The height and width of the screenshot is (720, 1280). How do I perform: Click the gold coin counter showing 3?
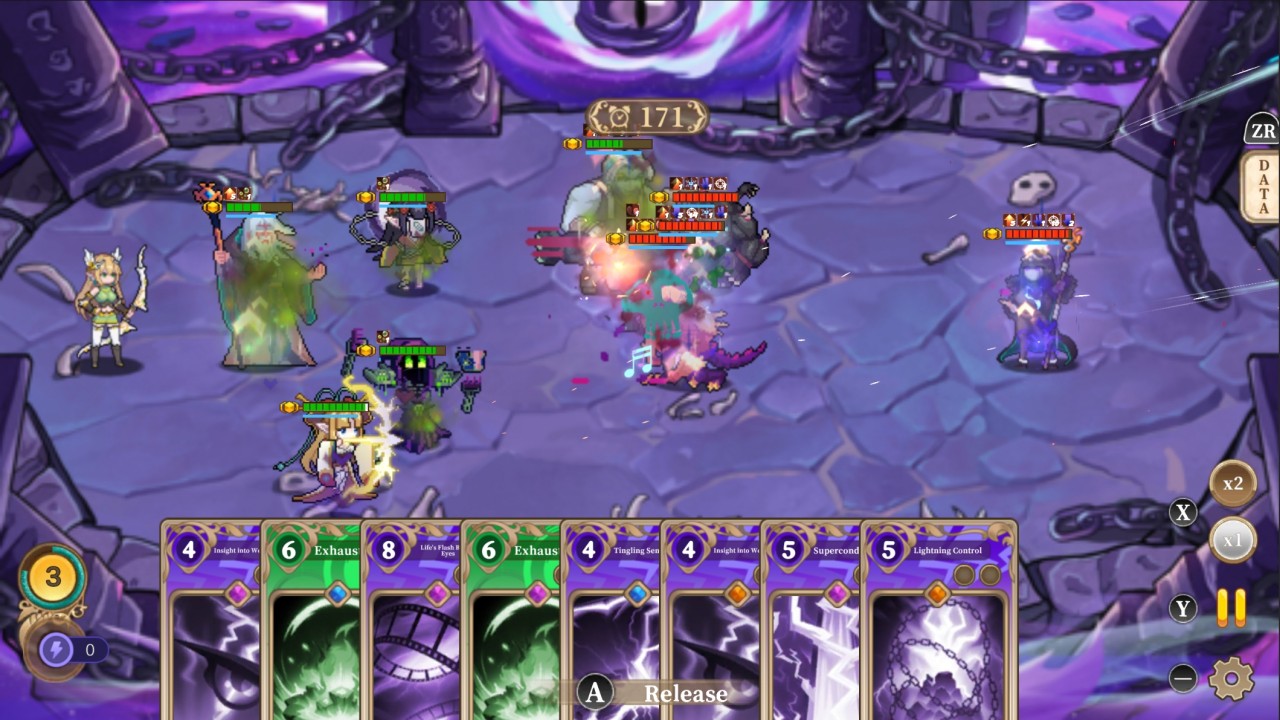point(52,575)
